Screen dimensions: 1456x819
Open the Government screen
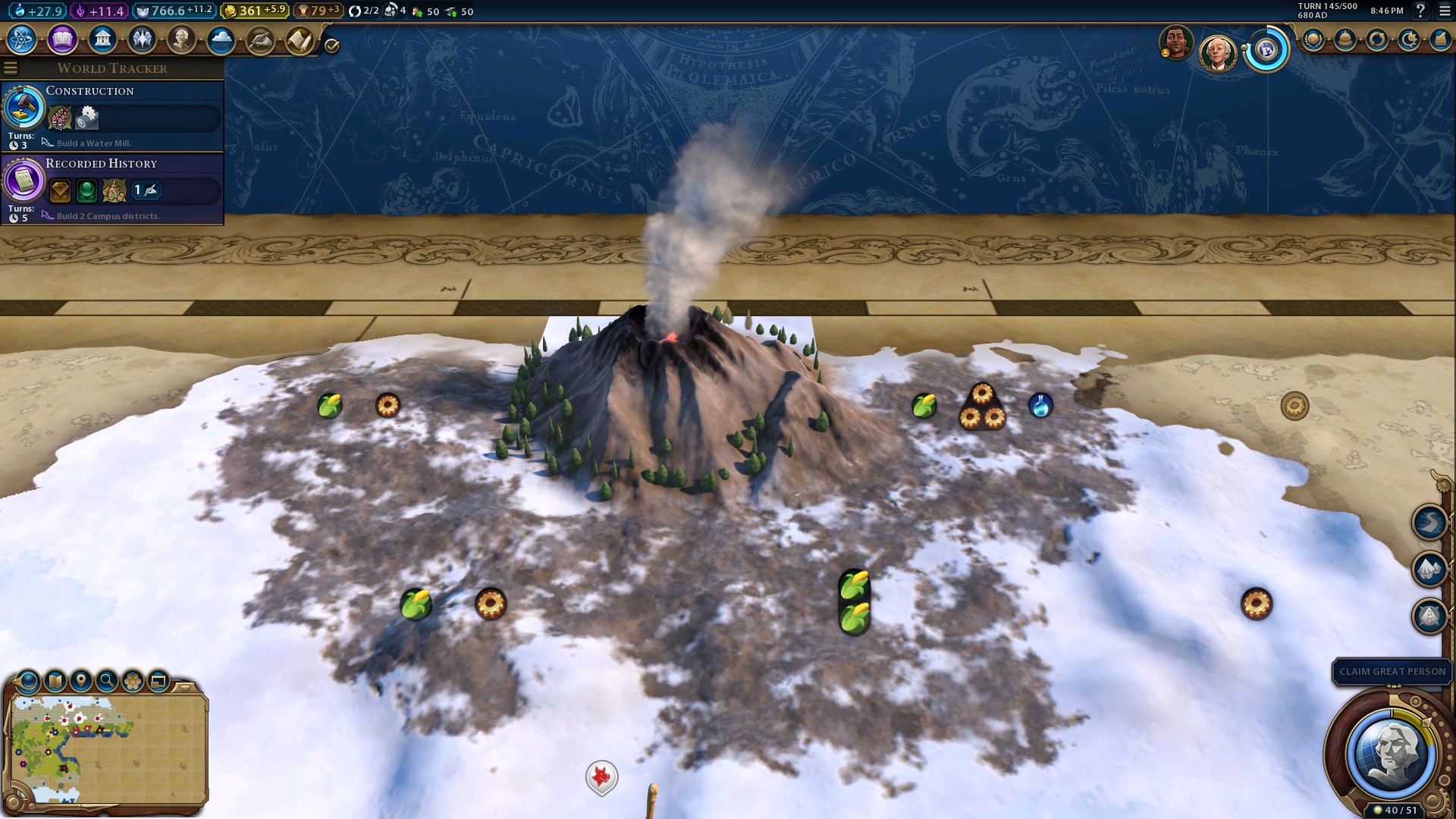point(103,40)
